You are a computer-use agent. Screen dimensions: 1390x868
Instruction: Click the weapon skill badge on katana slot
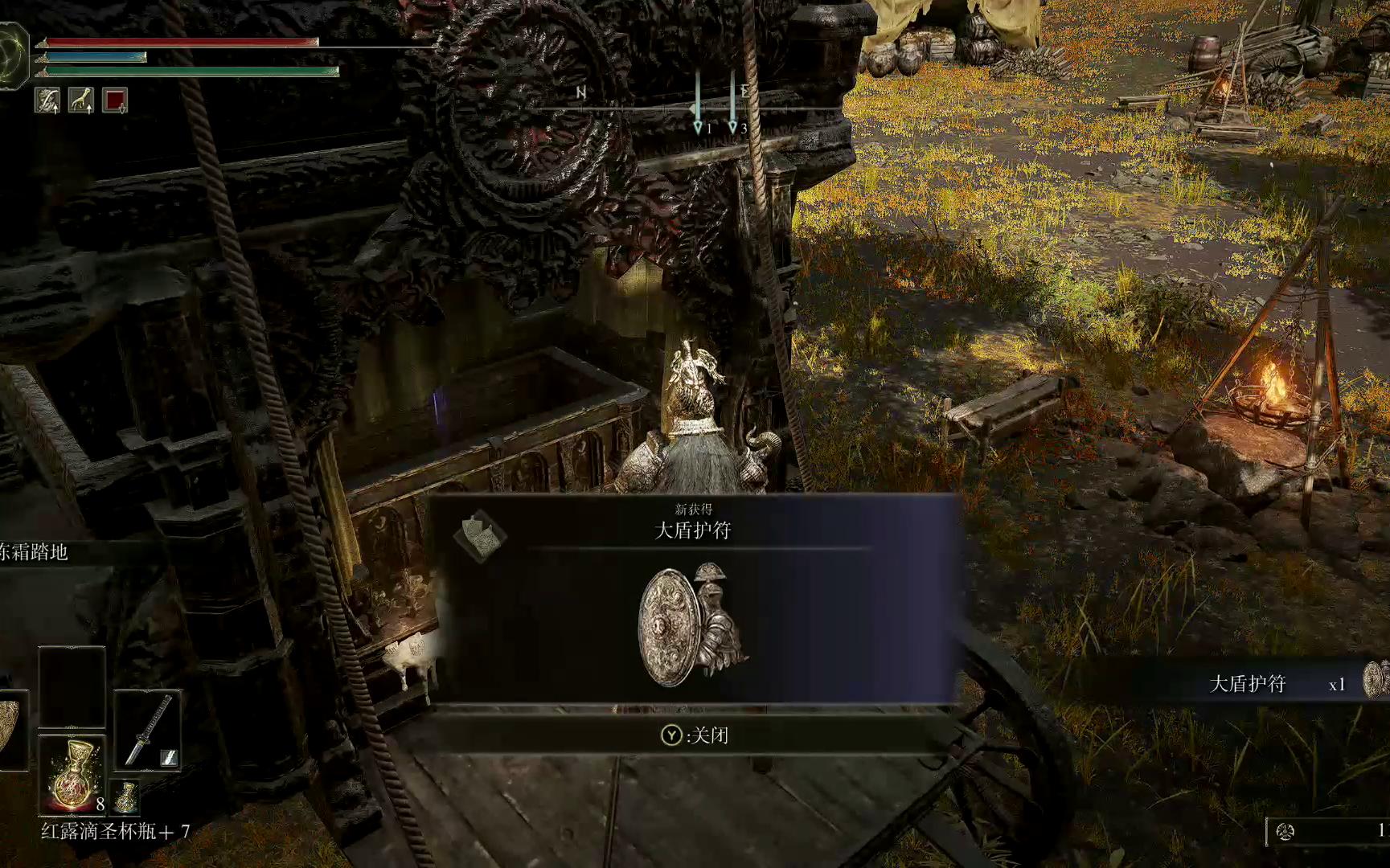coord(169,757)
